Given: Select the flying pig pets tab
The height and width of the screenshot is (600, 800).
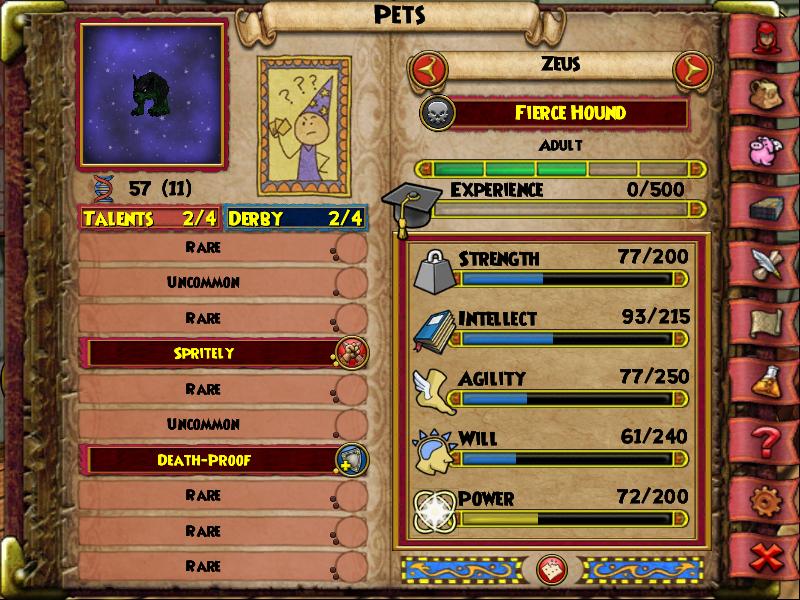Looking at the screenshot, I should (768, 150).
